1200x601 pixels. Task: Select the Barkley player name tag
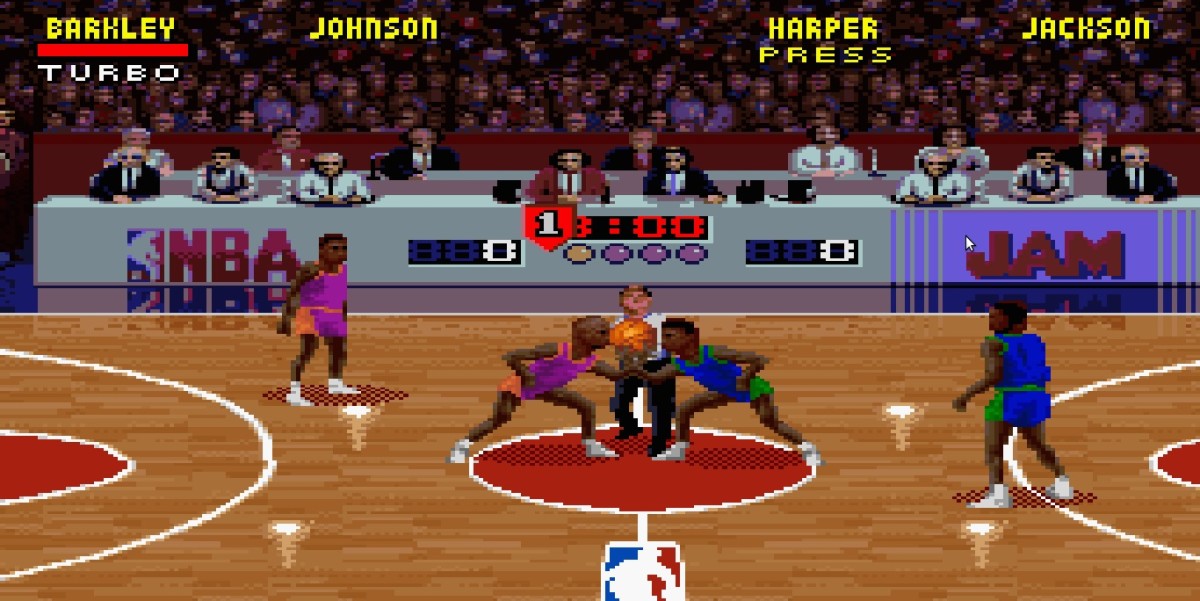coord(110,28)
